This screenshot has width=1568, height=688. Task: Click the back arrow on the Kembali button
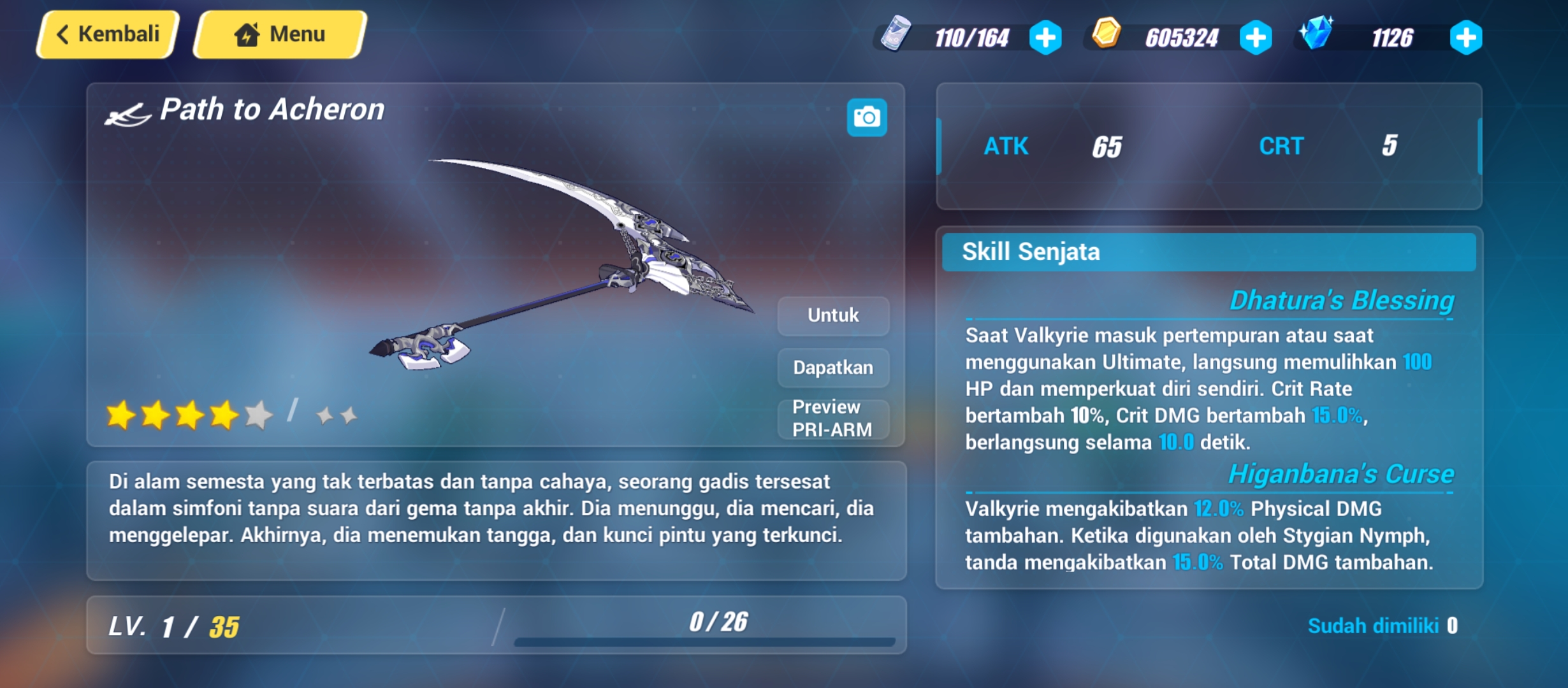click(64, 34)
